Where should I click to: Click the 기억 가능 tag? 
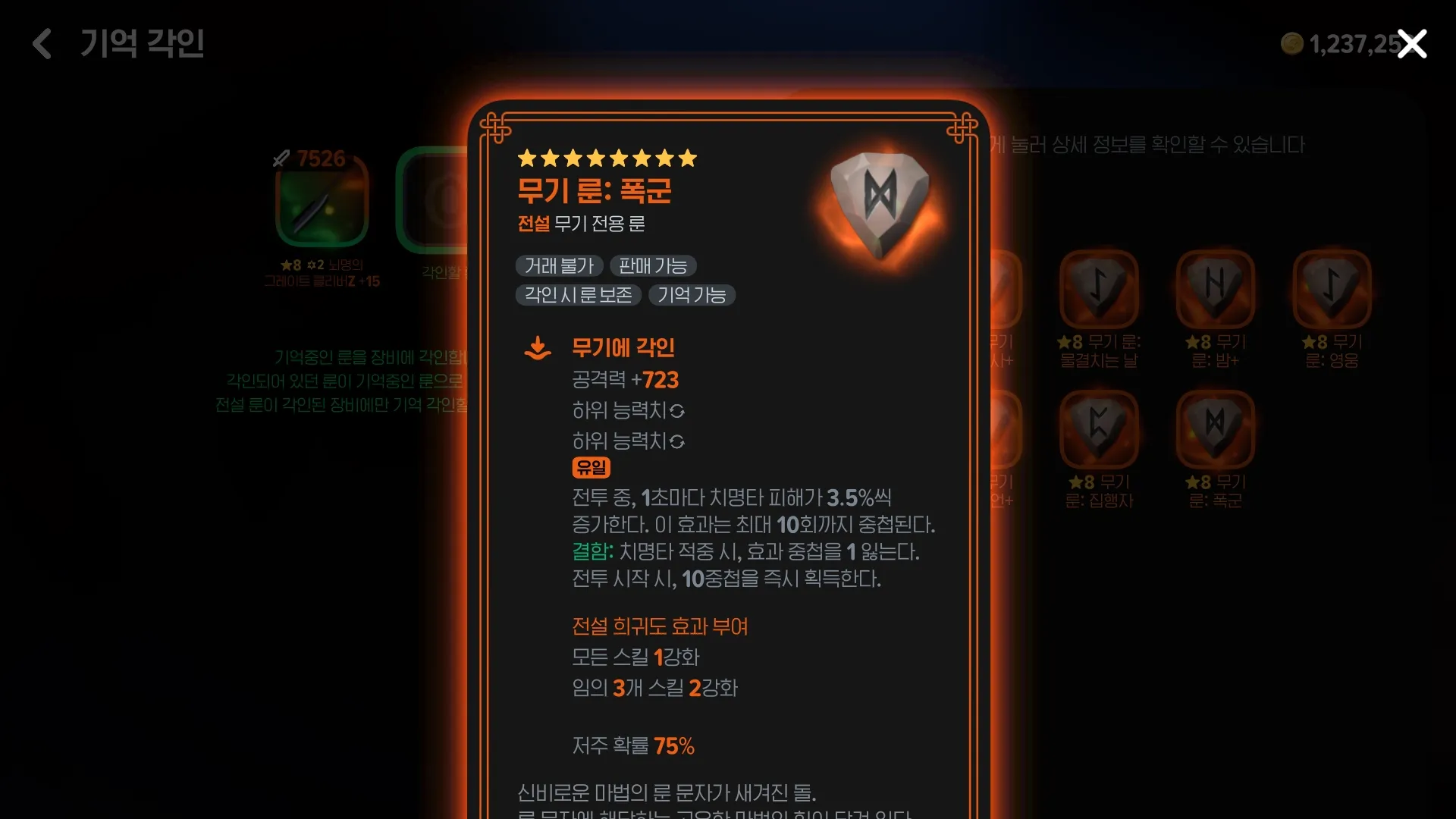coord(692,295)
